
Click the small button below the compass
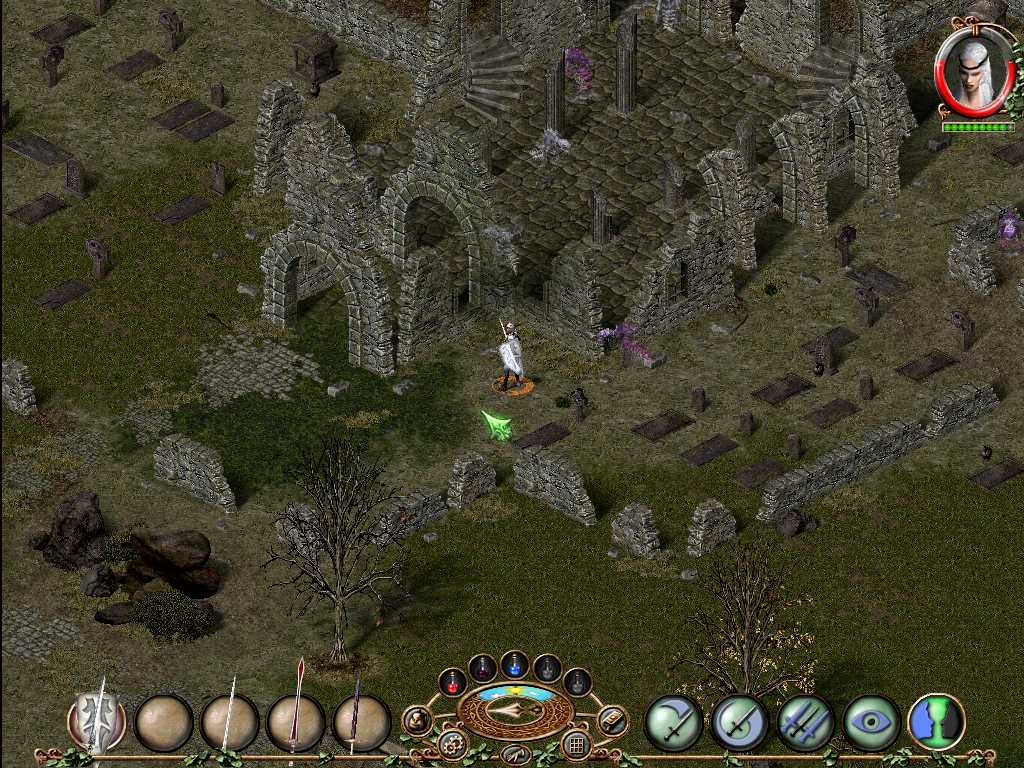coord(515,753)
